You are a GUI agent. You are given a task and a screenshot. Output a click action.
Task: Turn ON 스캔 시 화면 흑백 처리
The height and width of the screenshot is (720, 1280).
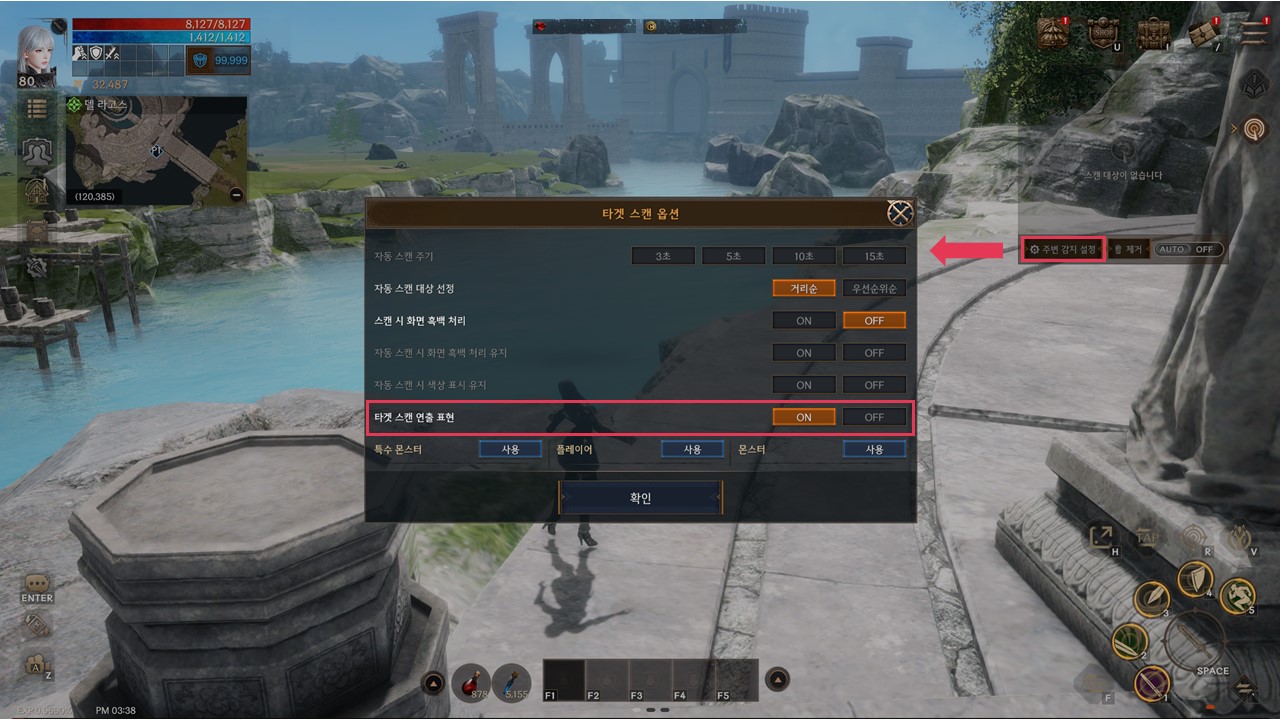[x=804, y=321]
